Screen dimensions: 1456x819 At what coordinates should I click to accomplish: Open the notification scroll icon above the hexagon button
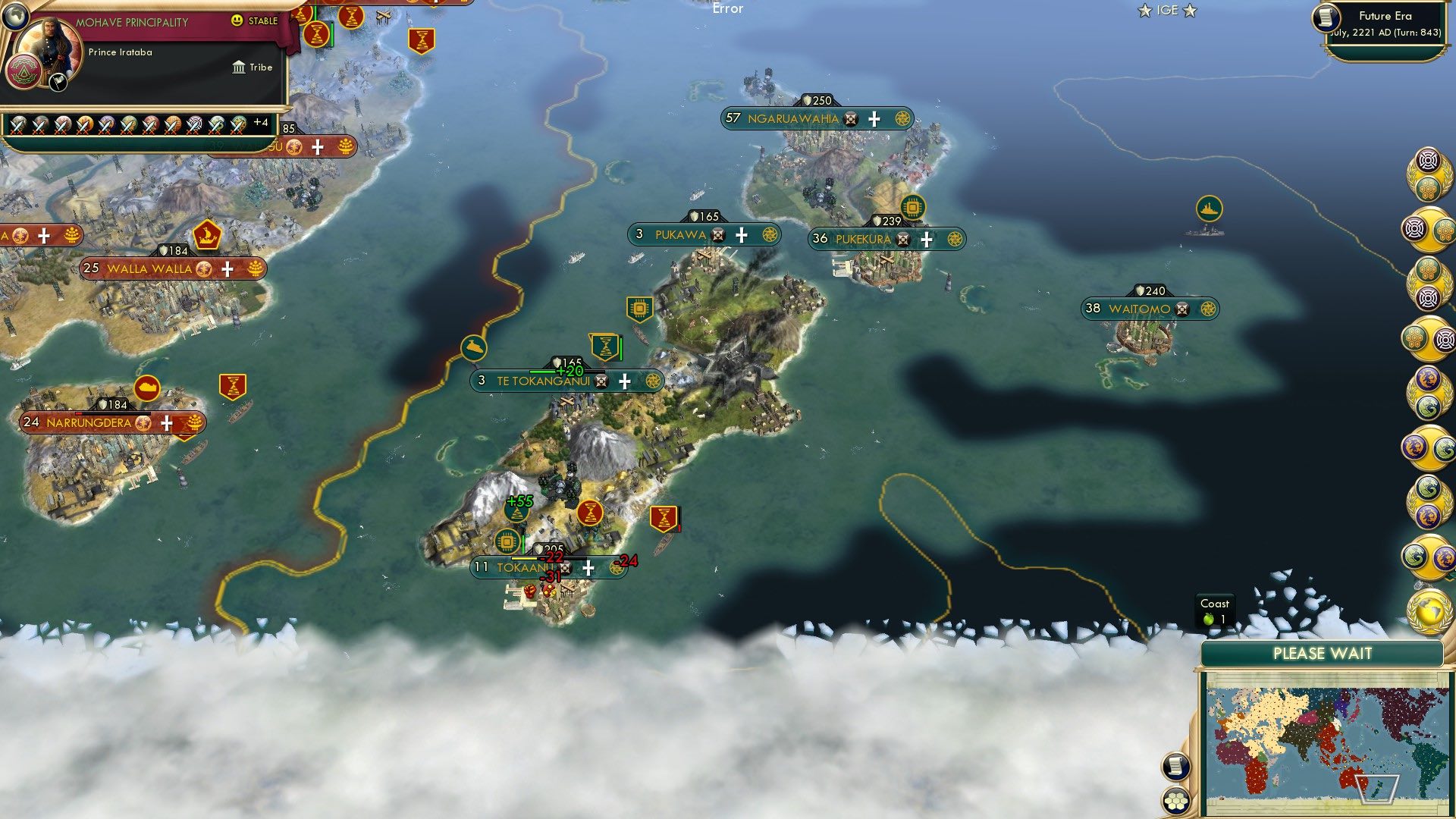click(x=1175, y=766)
